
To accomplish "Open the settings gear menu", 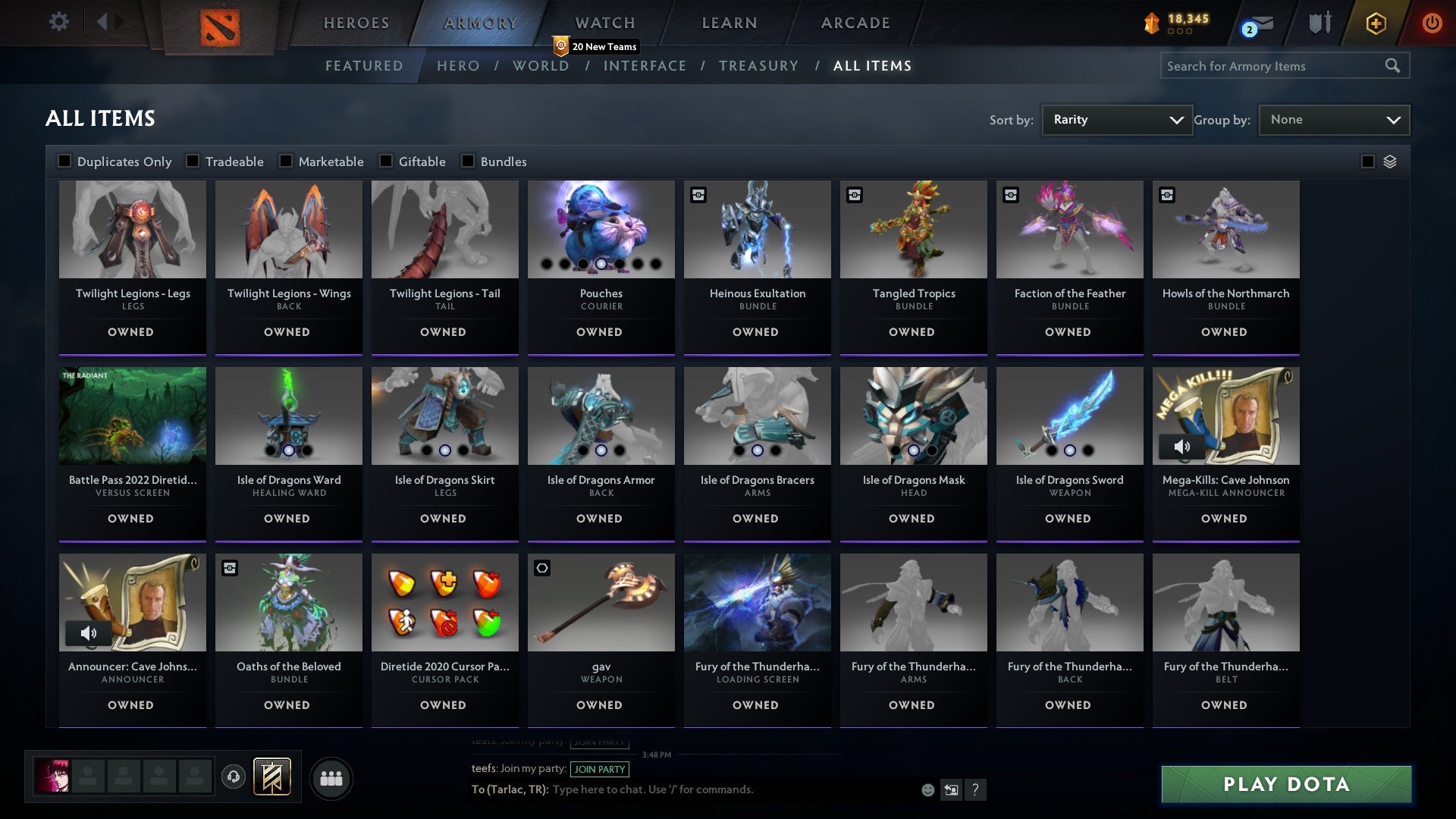I will [58, 22].
